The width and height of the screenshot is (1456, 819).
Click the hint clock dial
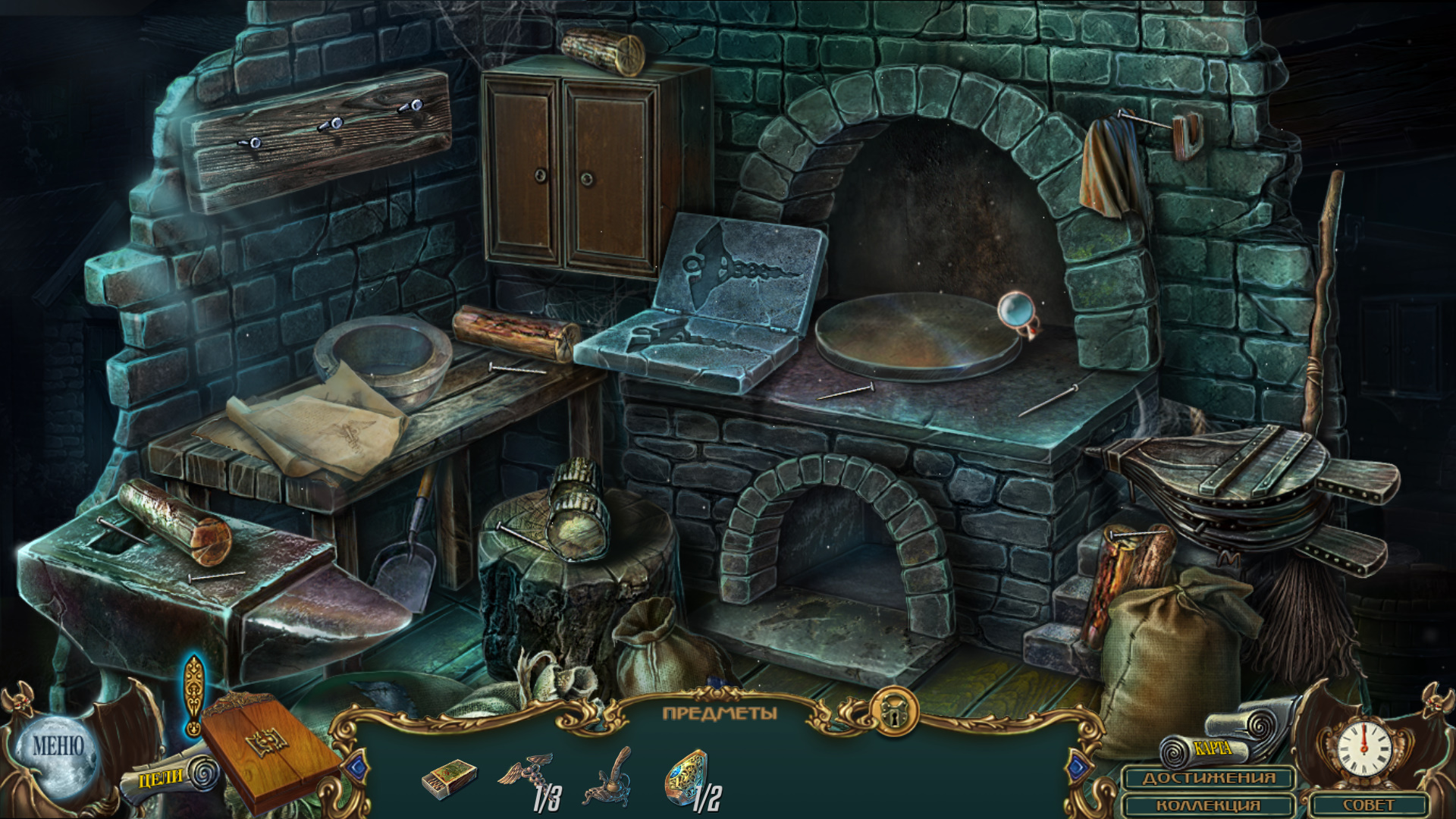pyautogui.click(x=1363, y=747)
